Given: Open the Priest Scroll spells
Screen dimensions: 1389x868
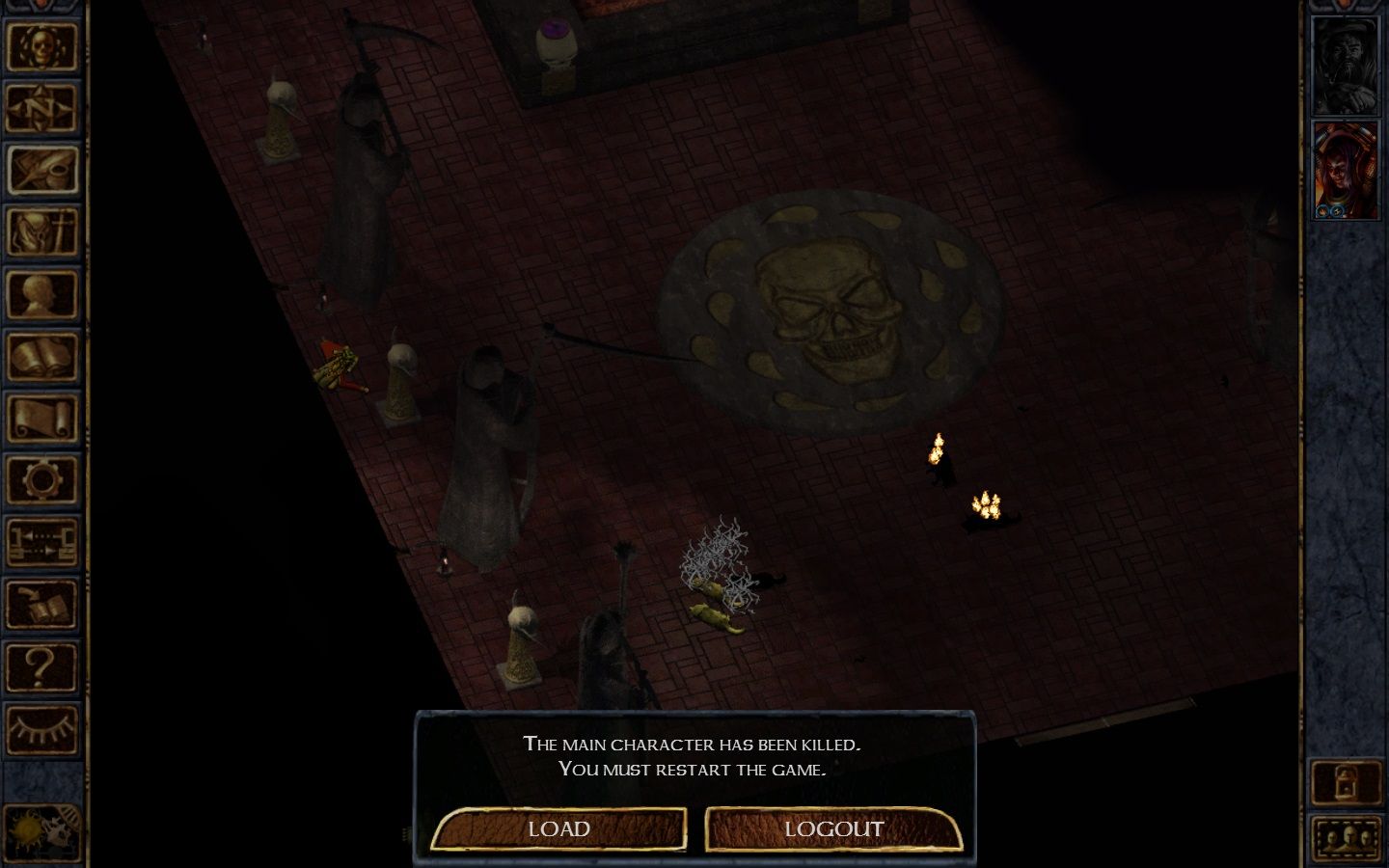Looking at the screenshot, I should click(42, 418).
